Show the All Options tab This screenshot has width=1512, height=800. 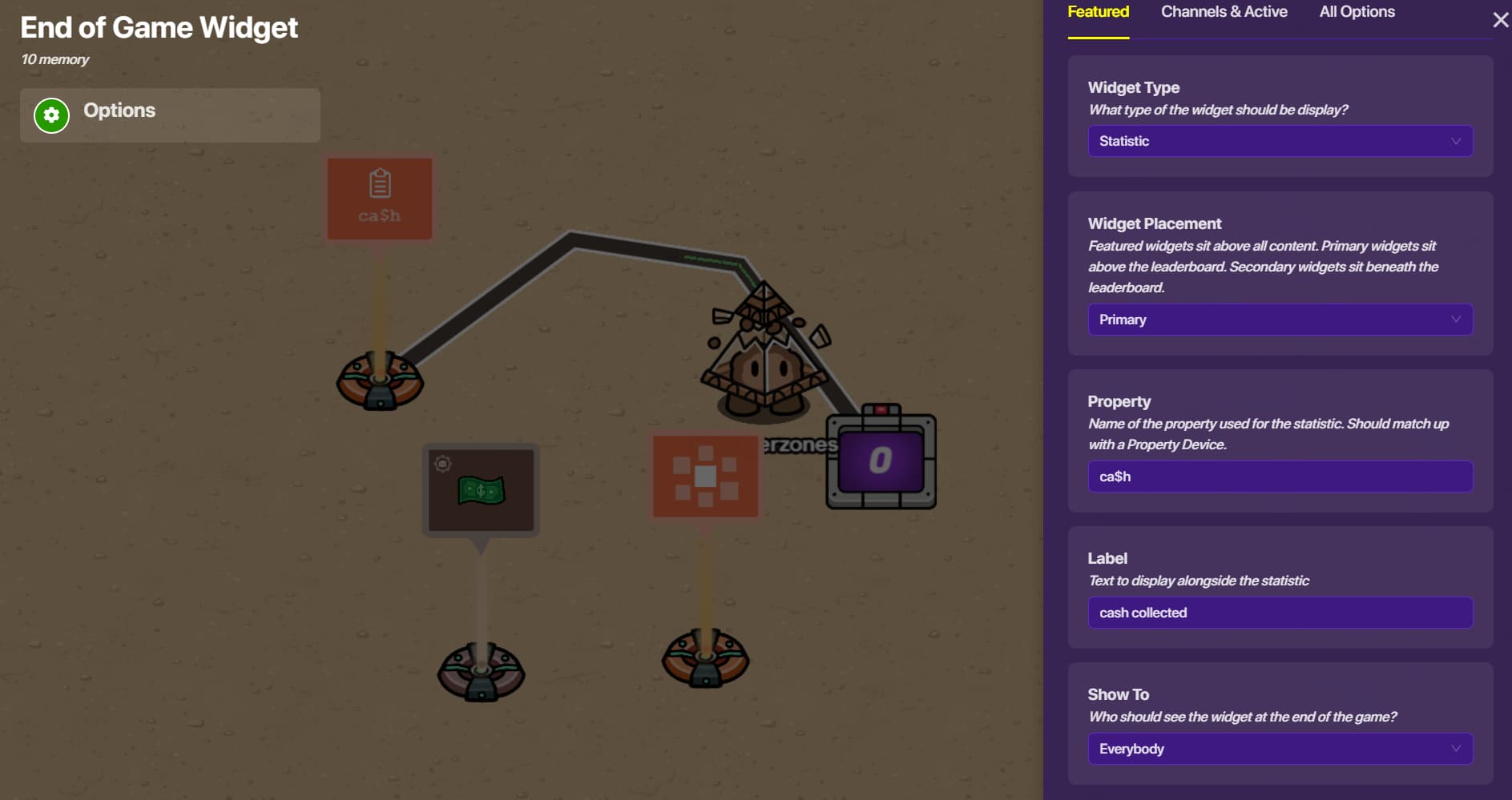(x=1357, y=12)
